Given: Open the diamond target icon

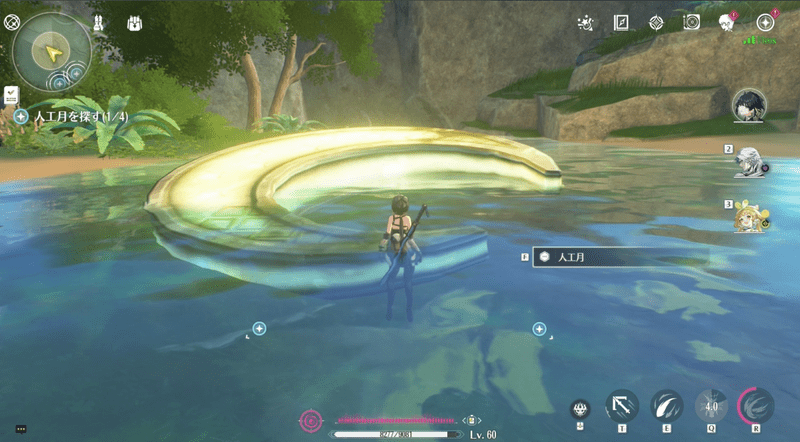Looking at the screenshot, I should click(656, 22).
